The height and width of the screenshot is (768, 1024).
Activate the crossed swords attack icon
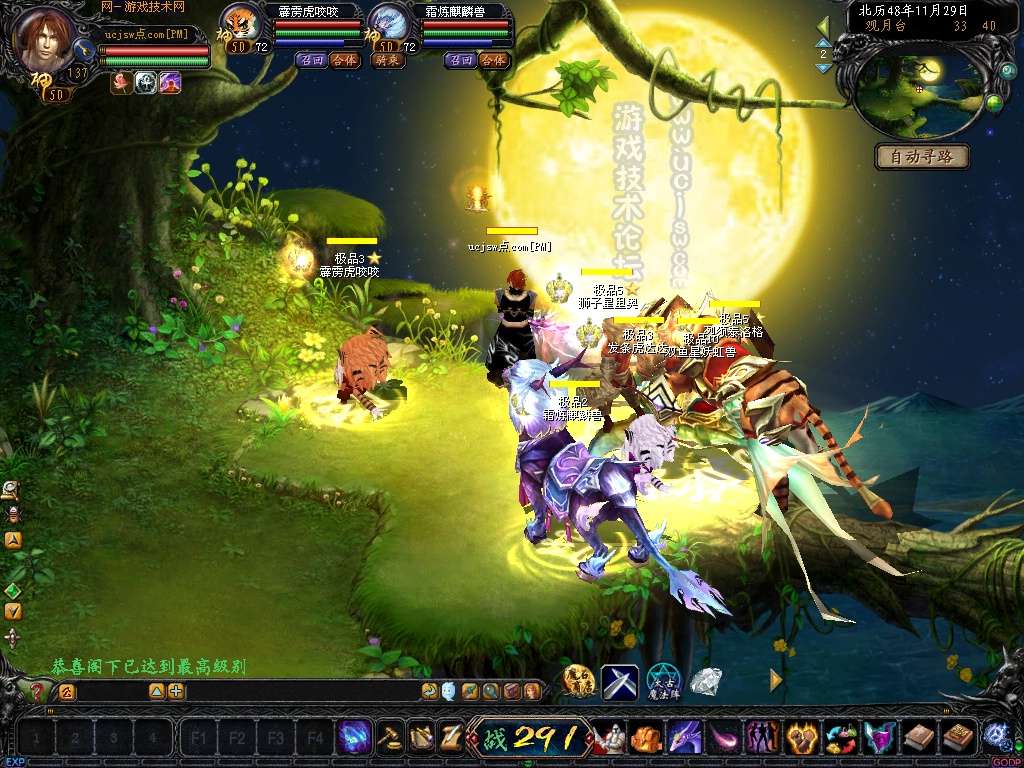(x=619, y=683)
